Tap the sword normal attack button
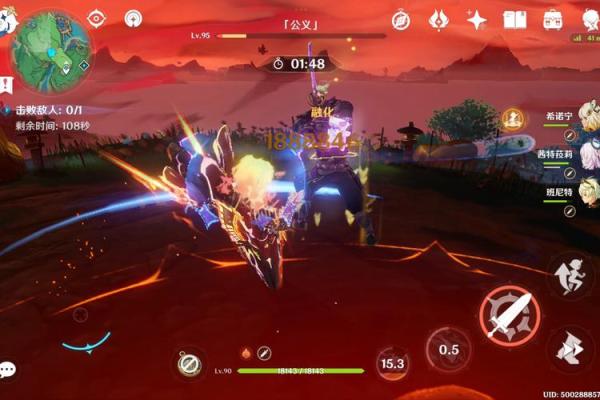600x400 pixels. (509, 315)
